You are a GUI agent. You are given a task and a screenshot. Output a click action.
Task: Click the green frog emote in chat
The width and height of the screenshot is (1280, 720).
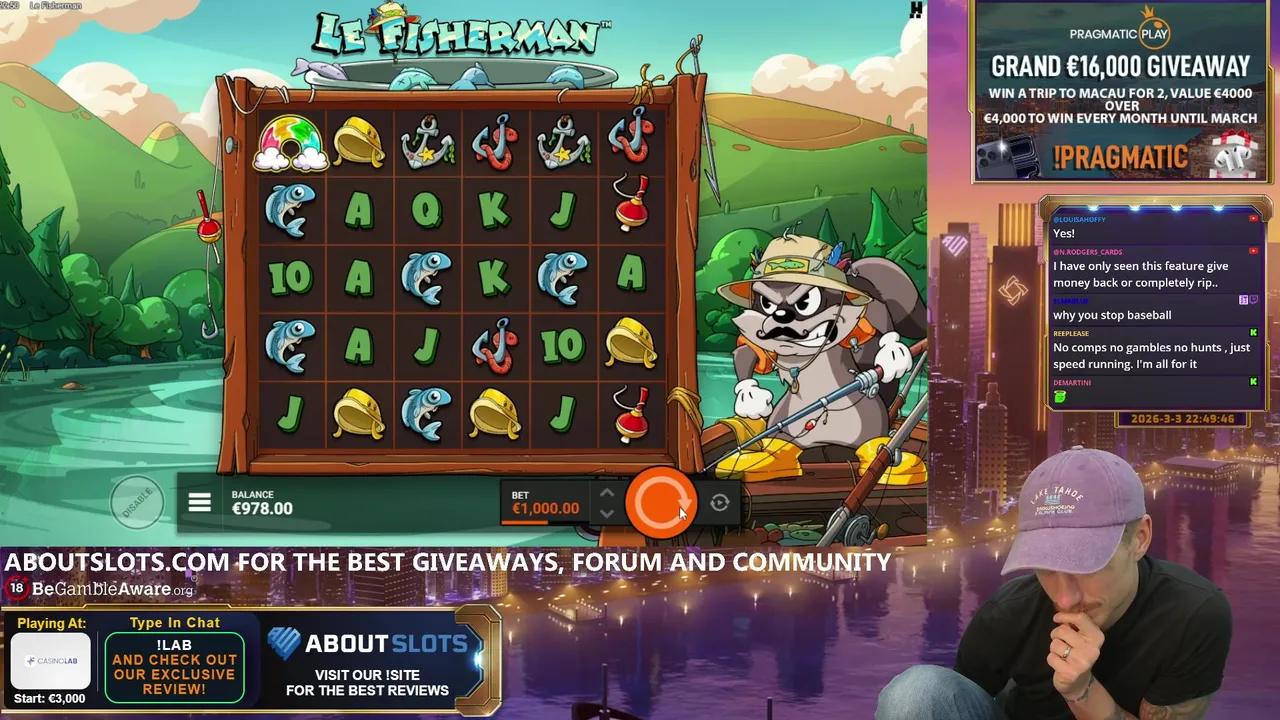pyautogui.click(x=1059, y=397)
